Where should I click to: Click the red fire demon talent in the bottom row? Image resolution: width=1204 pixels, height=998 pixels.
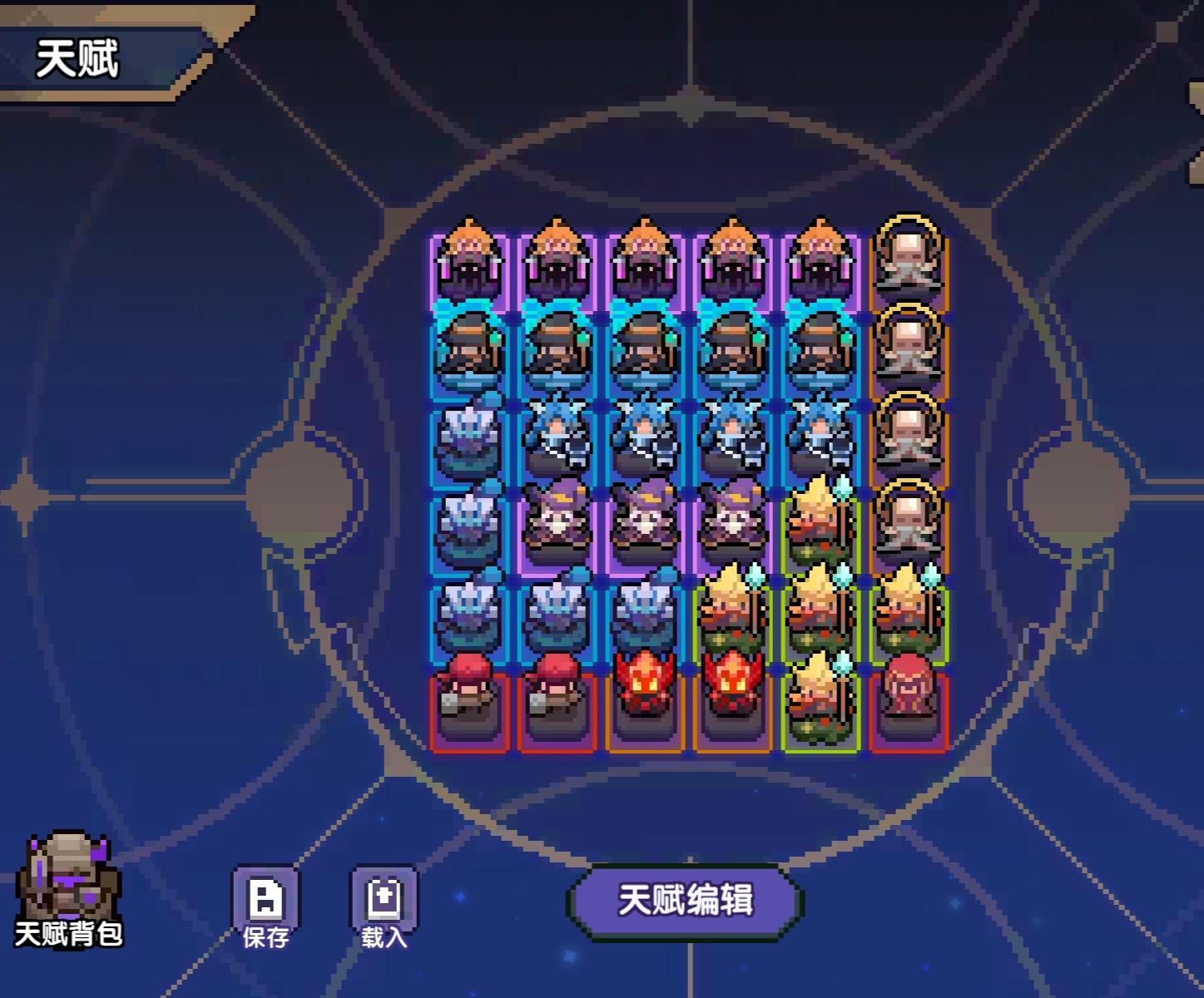pos(645,703)
